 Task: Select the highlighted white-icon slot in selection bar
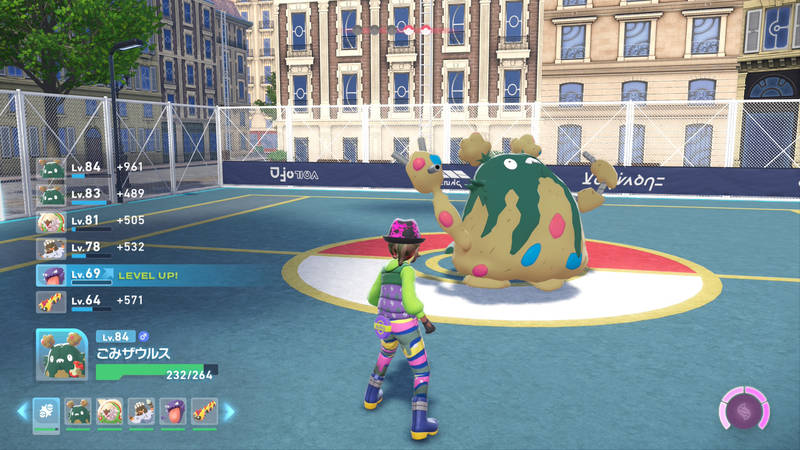(x=46, y=411)
